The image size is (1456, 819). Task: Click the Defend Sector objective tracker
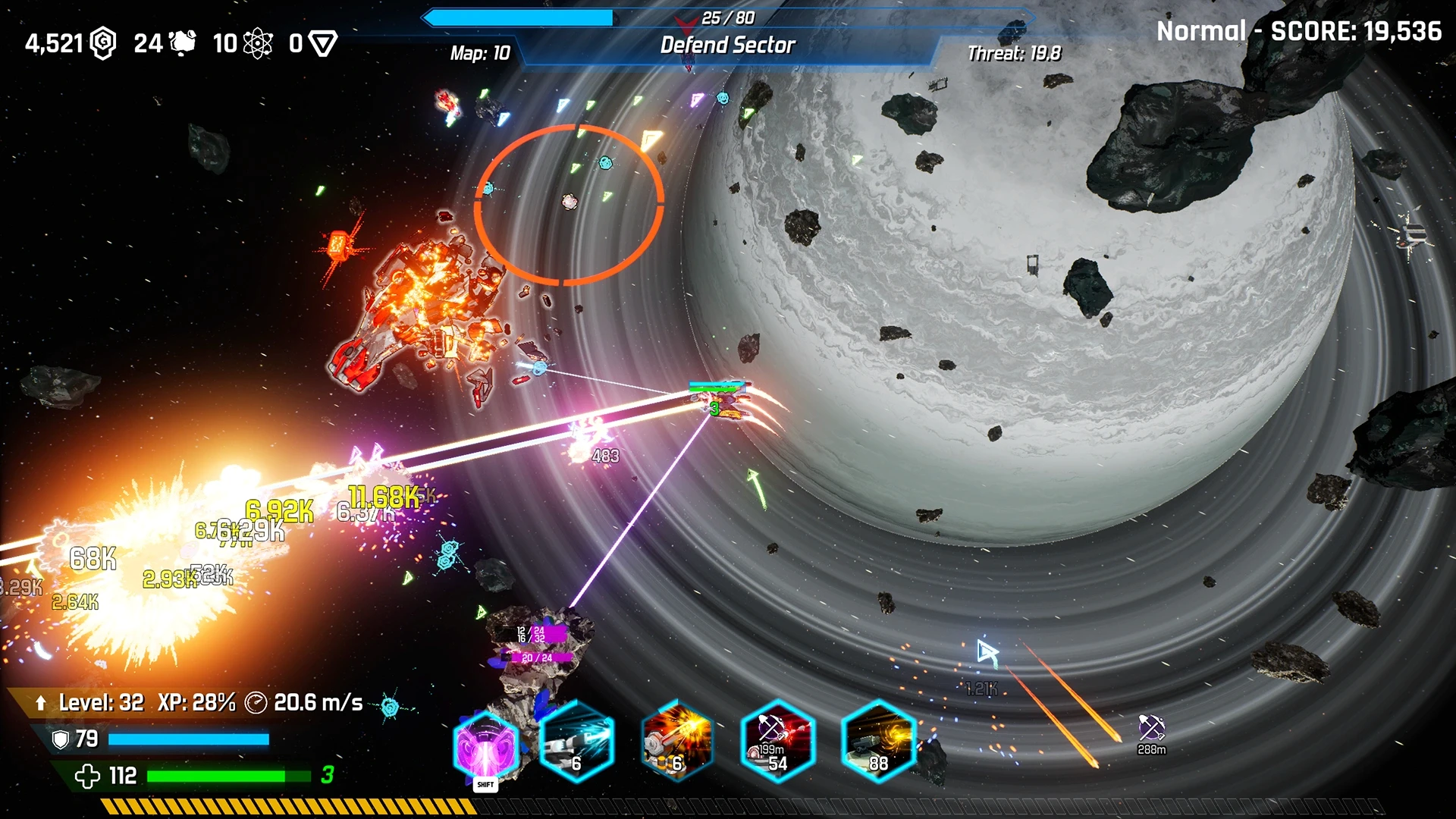tap(727, 45)
